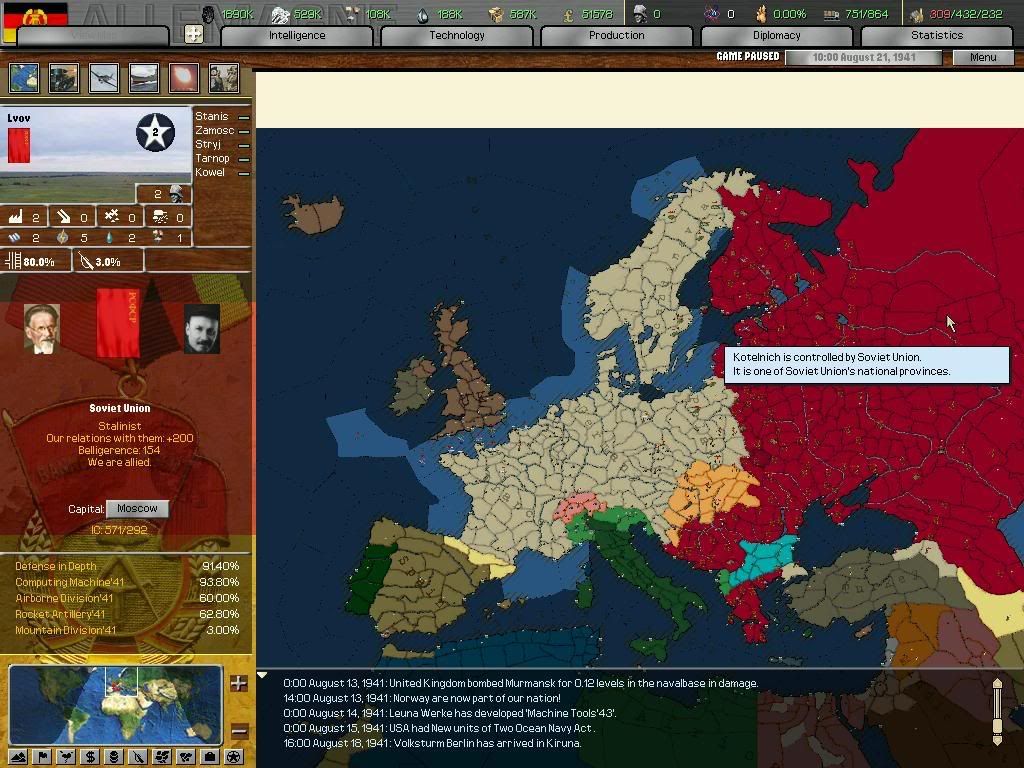Activate the dollar sign economic map mode
Image resolution: width=1024 pixels, height=768 pixels.
(90, 756)
